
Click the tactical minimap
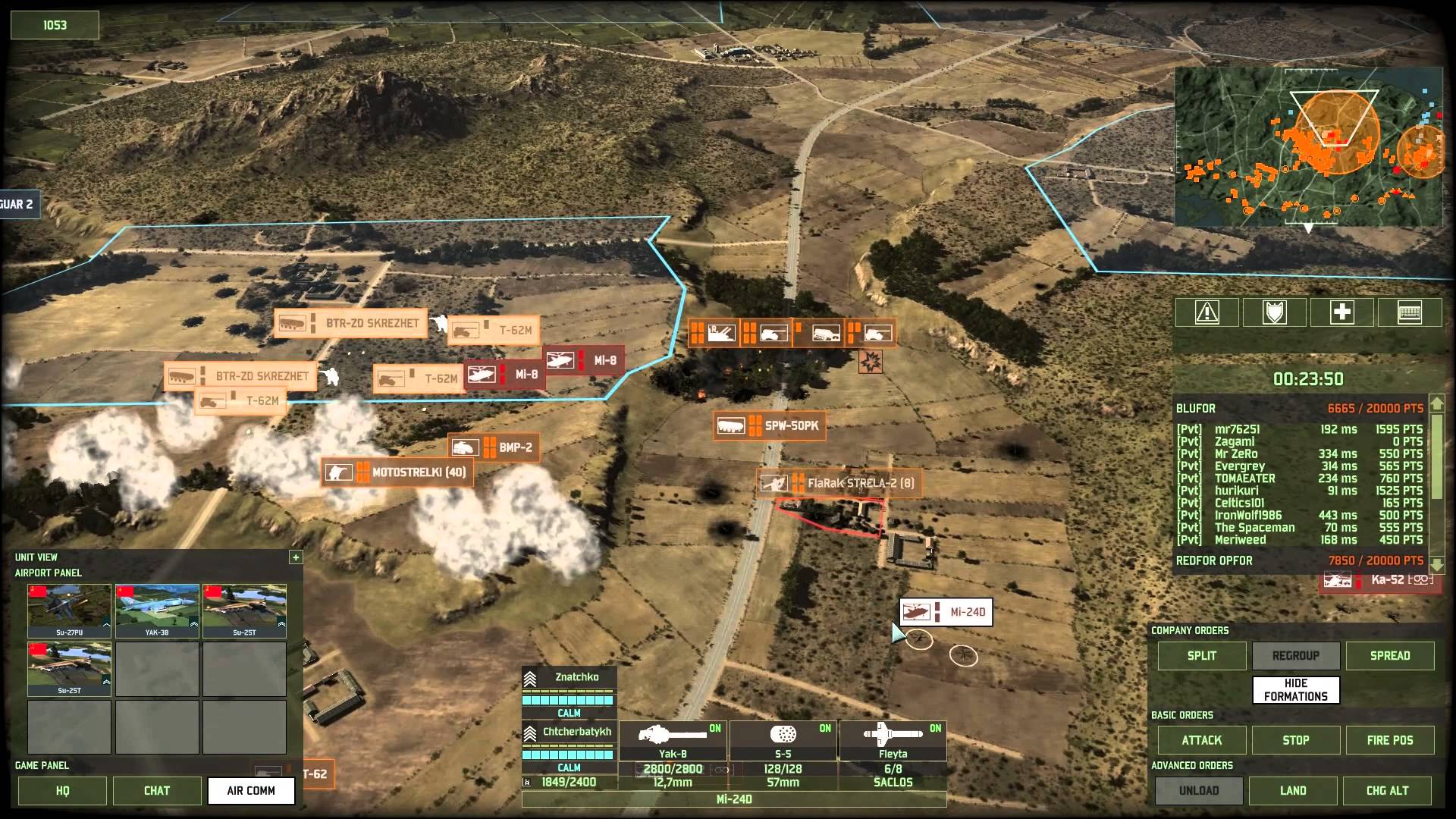[x=1308, y=148]
